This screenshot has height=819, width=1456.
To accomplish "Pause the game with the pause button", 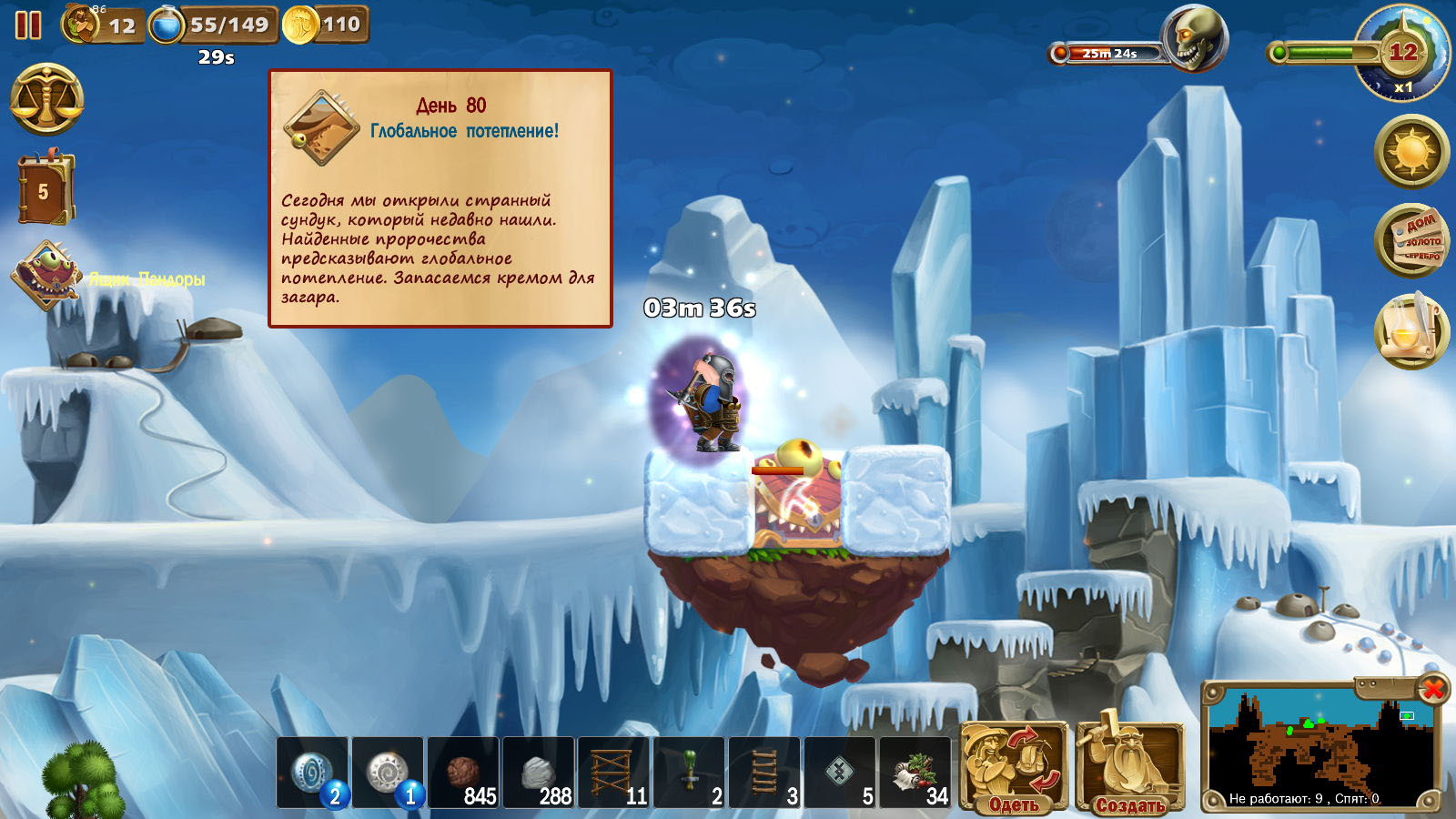I will [x=28, y=25].
